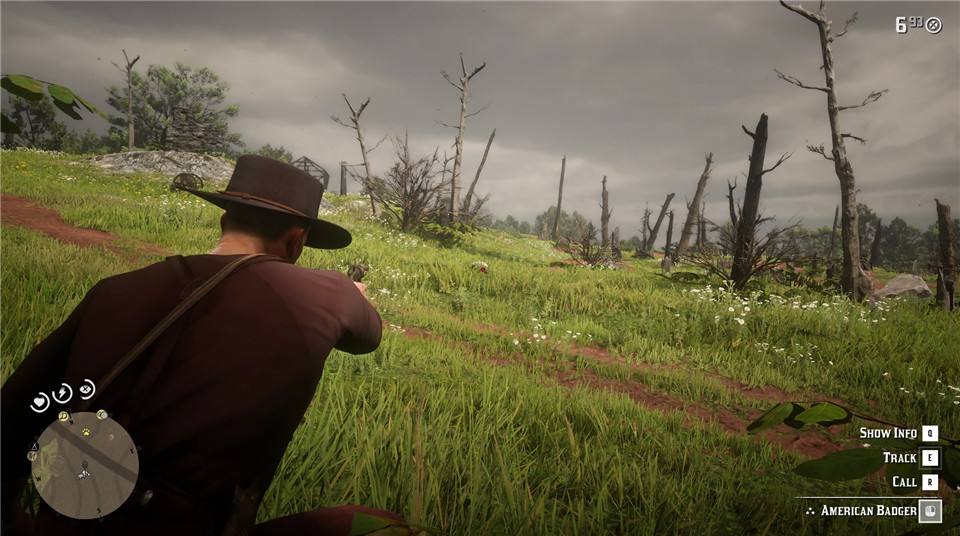Choose the Track option
The width and height of the screenshot is (960, 536).
point(899,457)
